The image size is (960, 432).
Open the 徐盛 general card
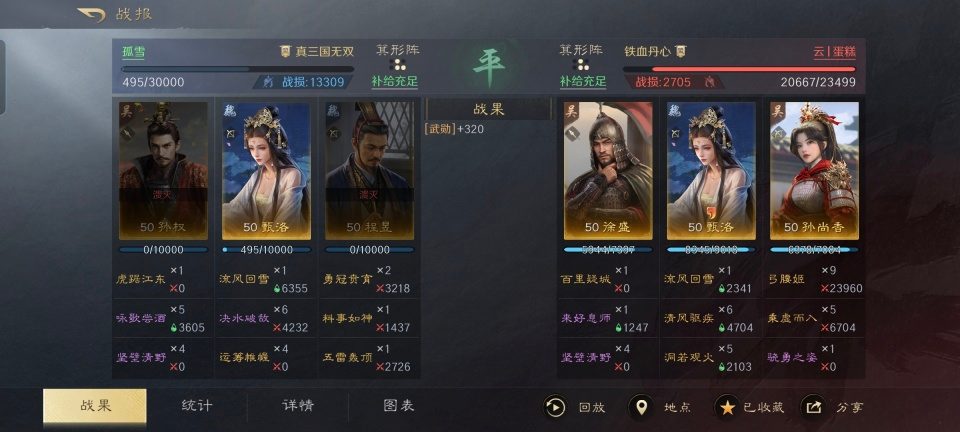click(x=609, y=170)
